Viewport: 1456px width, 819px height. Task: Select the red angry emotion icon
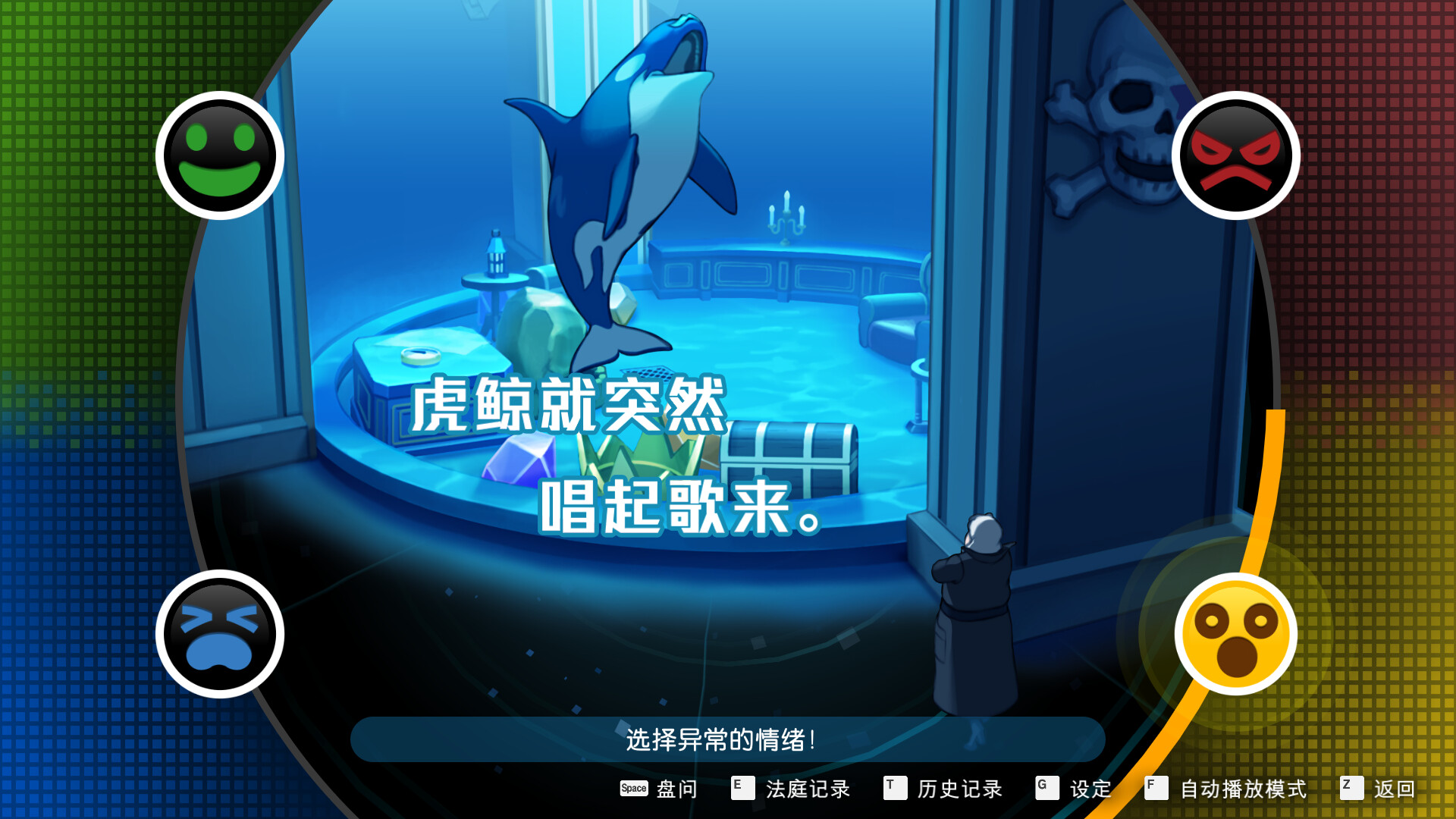[x=1236, y=154]
